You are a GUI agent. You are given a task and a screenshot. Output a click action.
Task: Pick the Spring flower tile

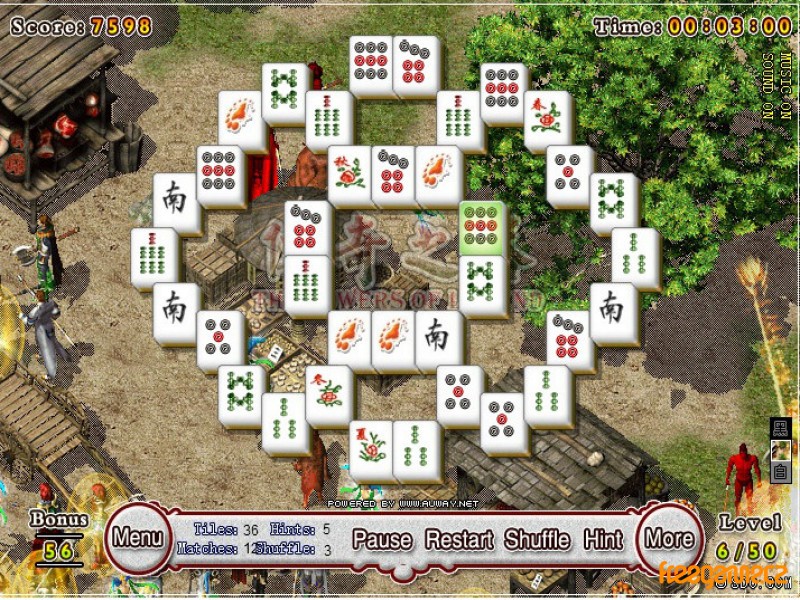[547, 120]
